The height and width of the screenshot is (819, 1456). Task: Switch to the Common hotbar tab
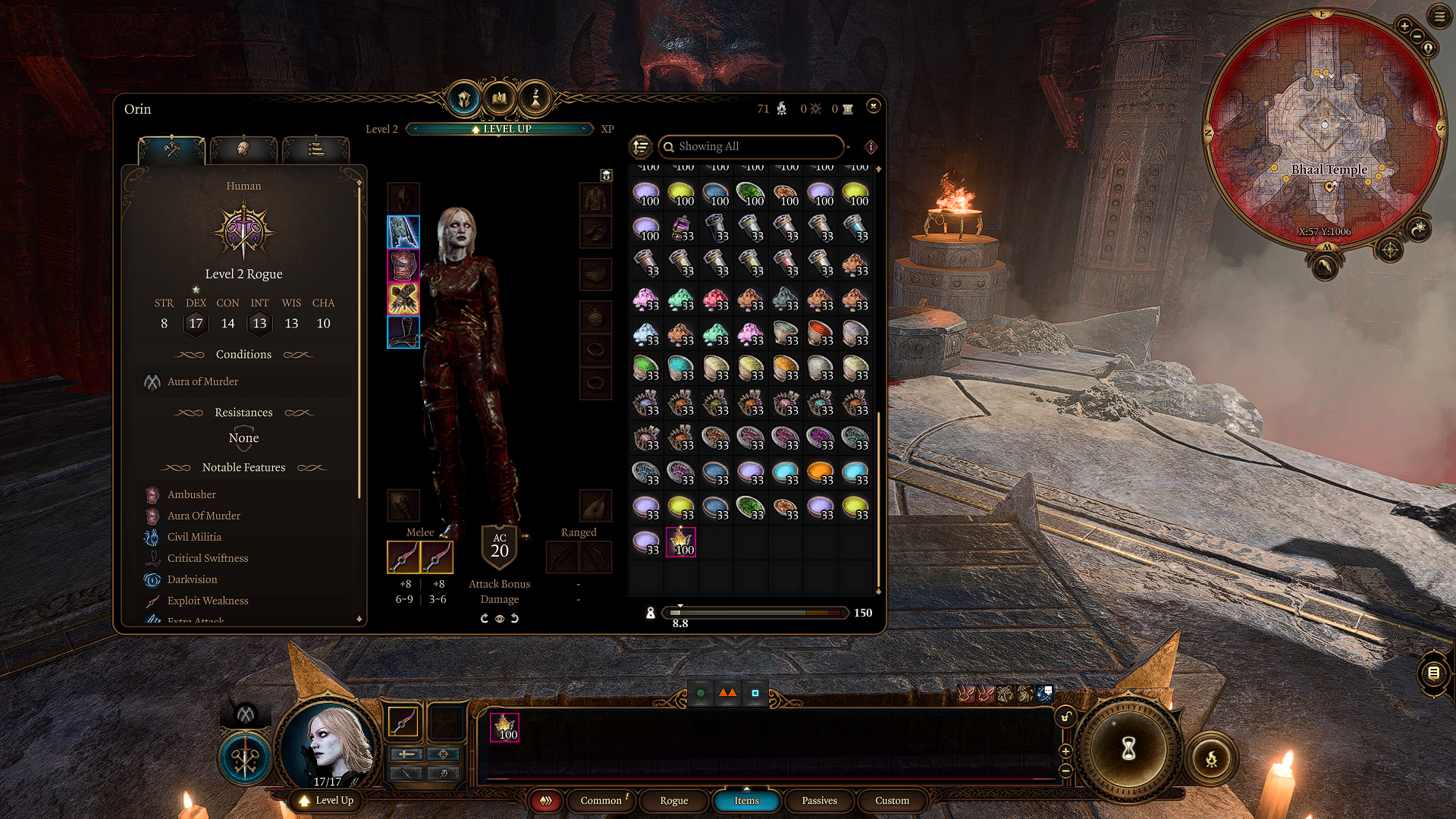pos(601,801)
